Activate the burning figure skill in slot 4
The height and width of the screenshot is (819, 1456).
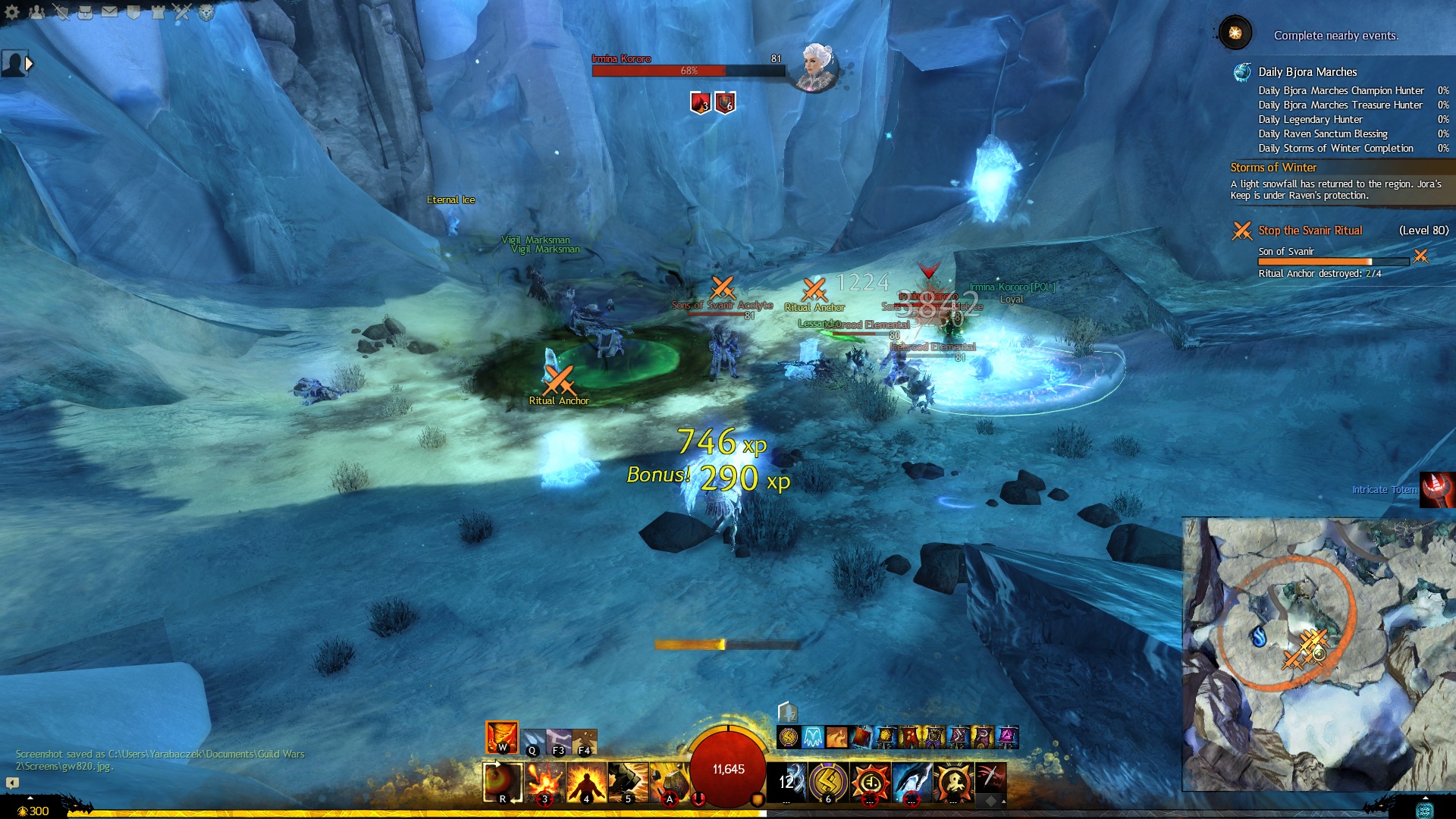(586, 783)
